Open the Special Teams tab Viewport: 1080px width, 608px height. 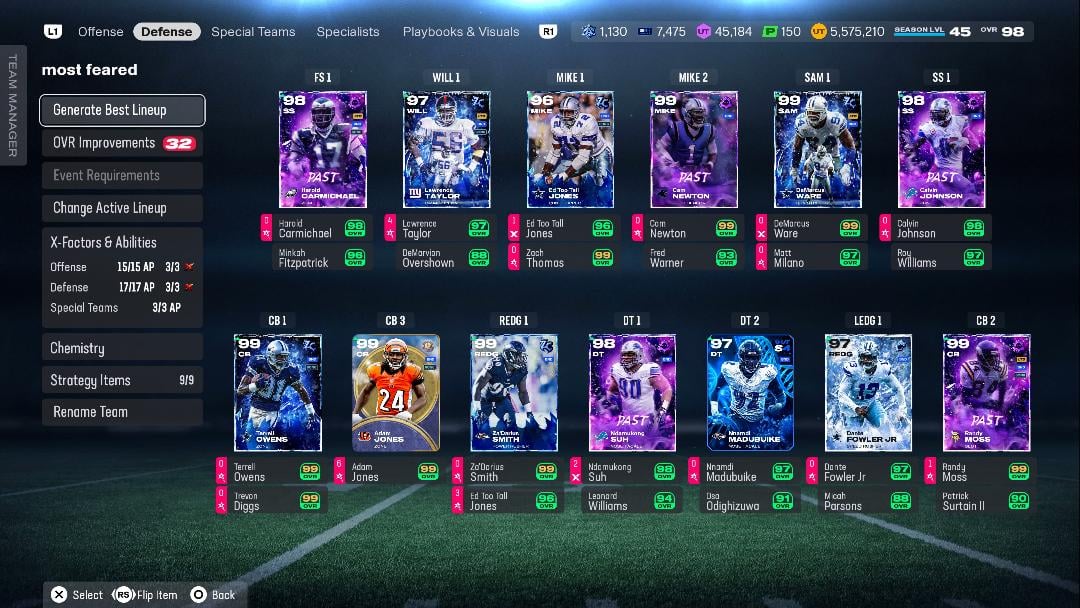click(253, 32)
